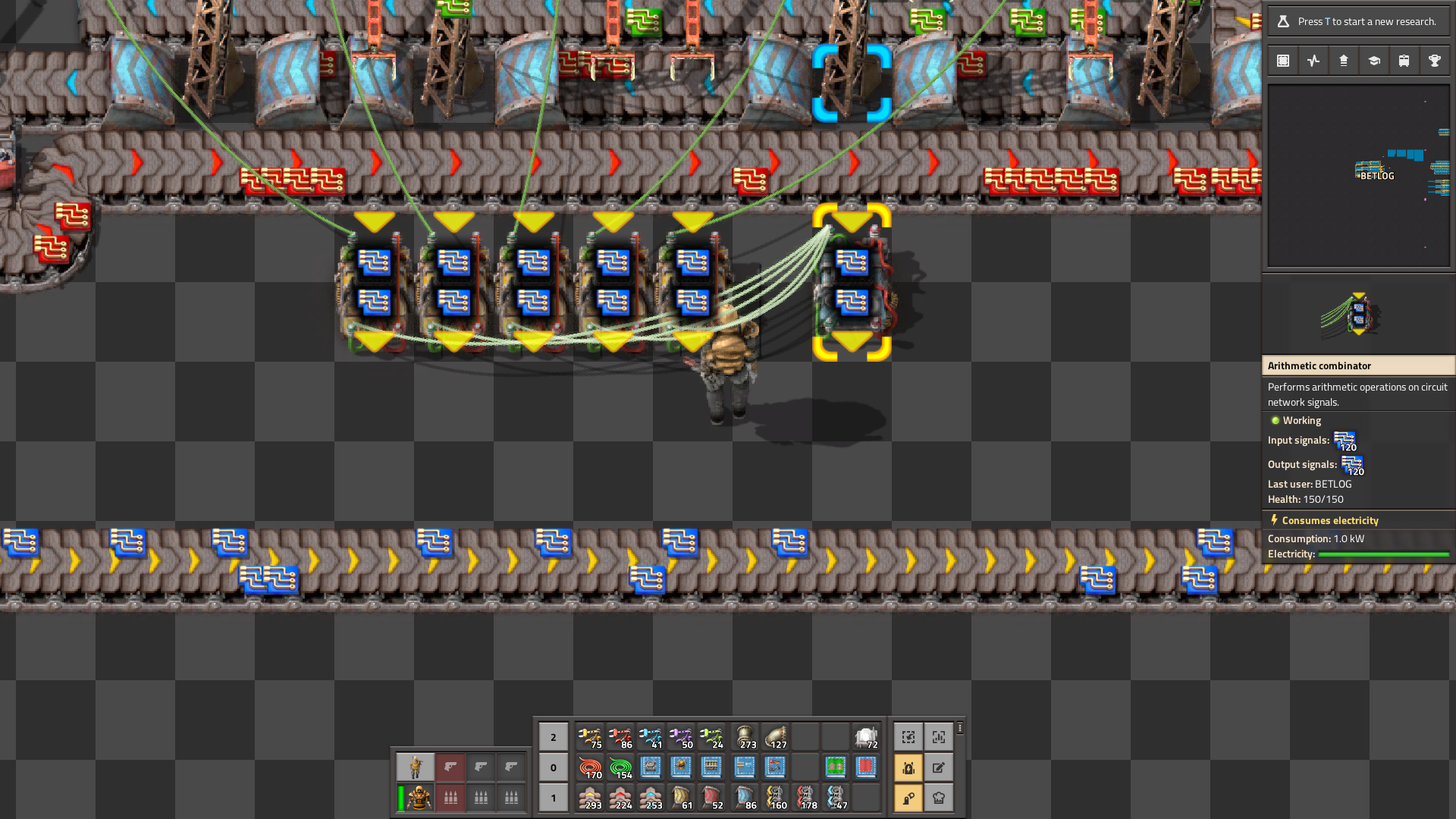Open the research technology screen
Screen dimensions: 1456x819
pos(1373,60)
